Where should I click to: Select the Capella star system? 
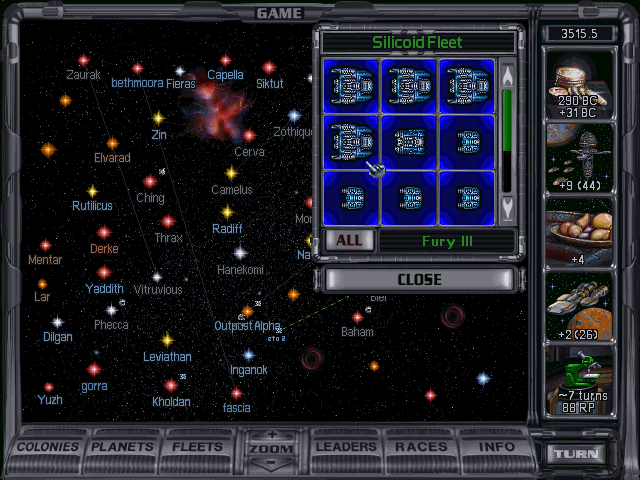click(225, 62)
